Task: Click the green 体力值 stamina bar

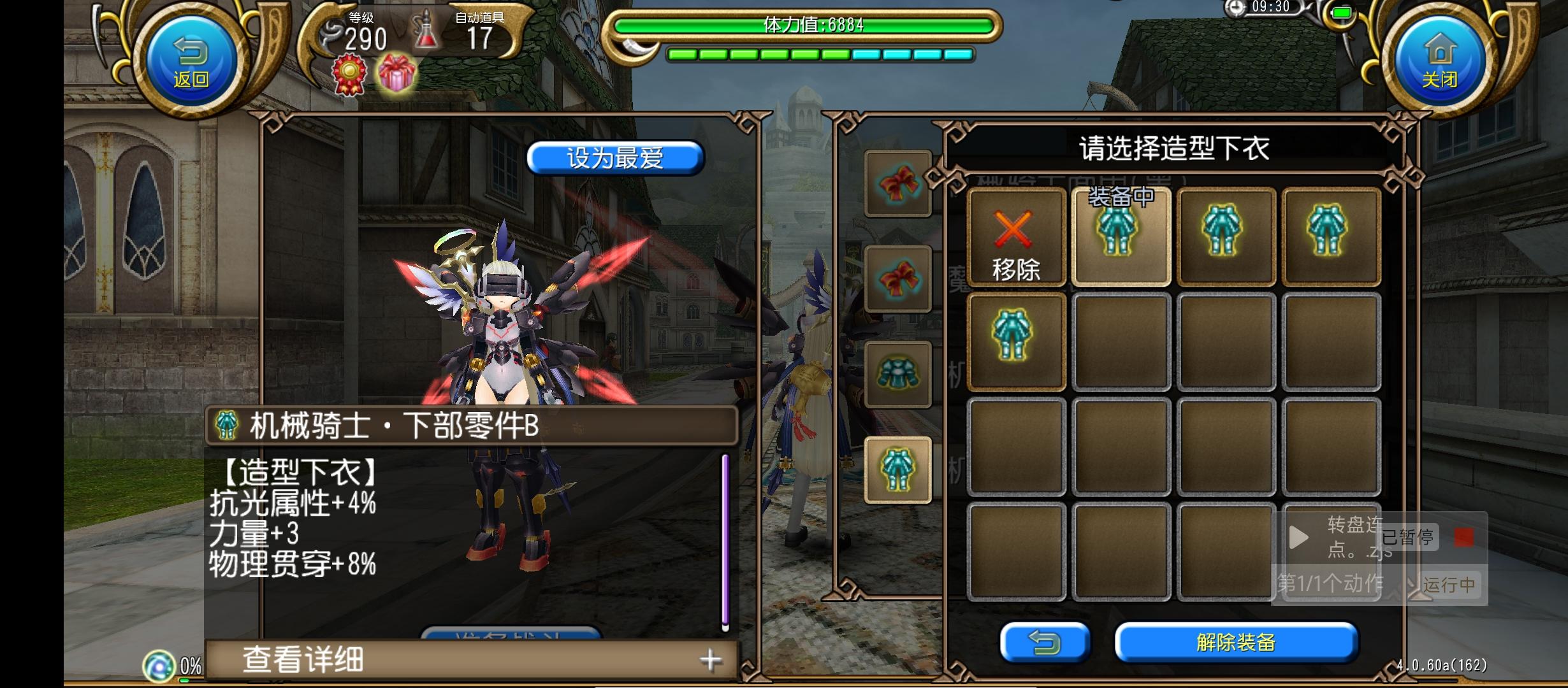Action: pyautogui.click(x=809, y=26)
